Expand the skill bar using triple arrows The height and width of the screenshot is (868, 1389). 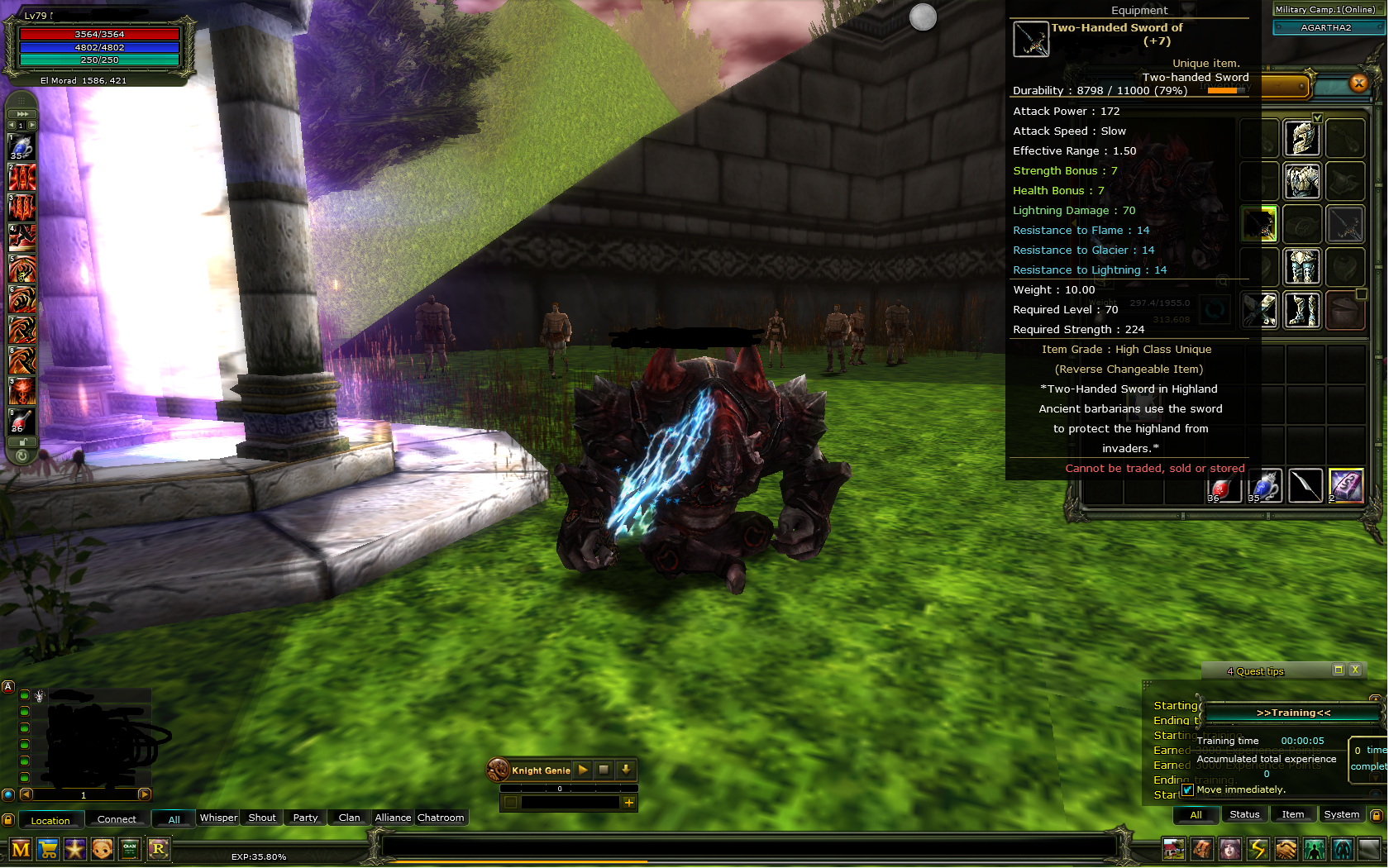(x=22, y=113)
